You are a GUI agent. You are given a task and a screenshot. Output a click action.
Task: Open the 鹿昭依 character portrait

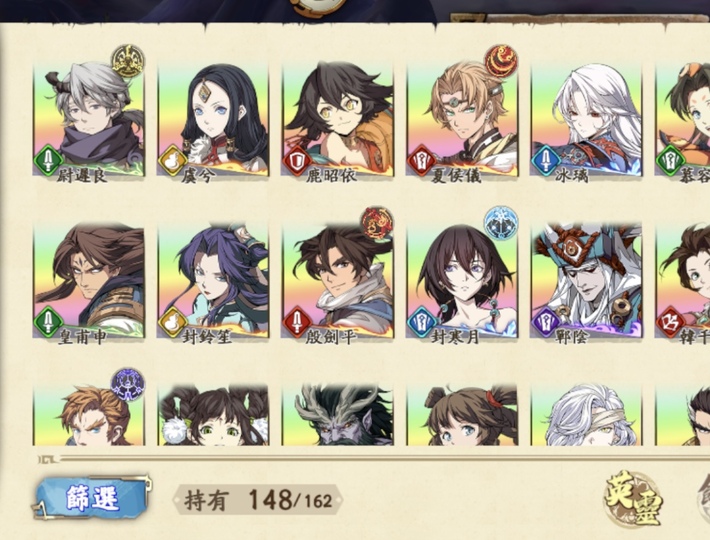pyautogui.click(x=337, y=118)
